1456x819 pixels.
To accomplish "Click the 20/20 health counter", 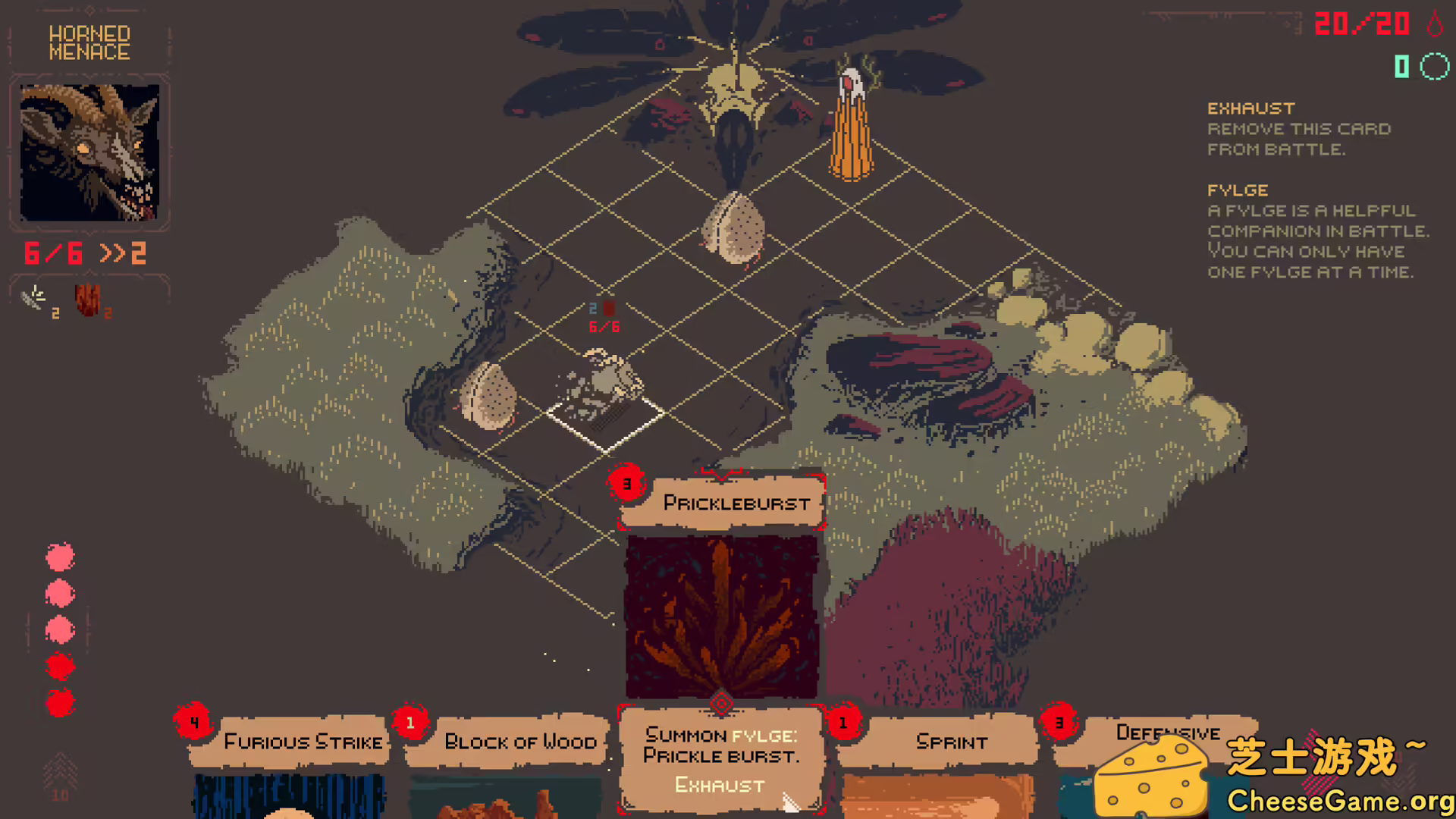I will [1363, 24].
